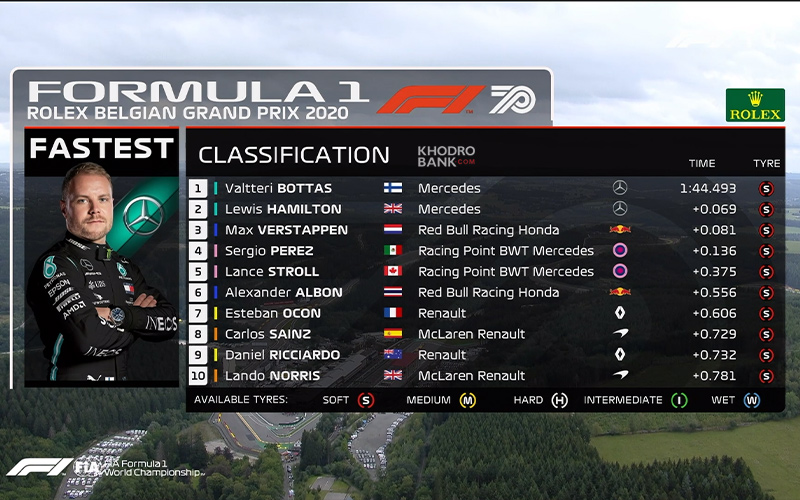Select the Wet tyre legend icon
The height and width of the screenshot is (500, 800).
pyautogui.click(x=751, y=400)
